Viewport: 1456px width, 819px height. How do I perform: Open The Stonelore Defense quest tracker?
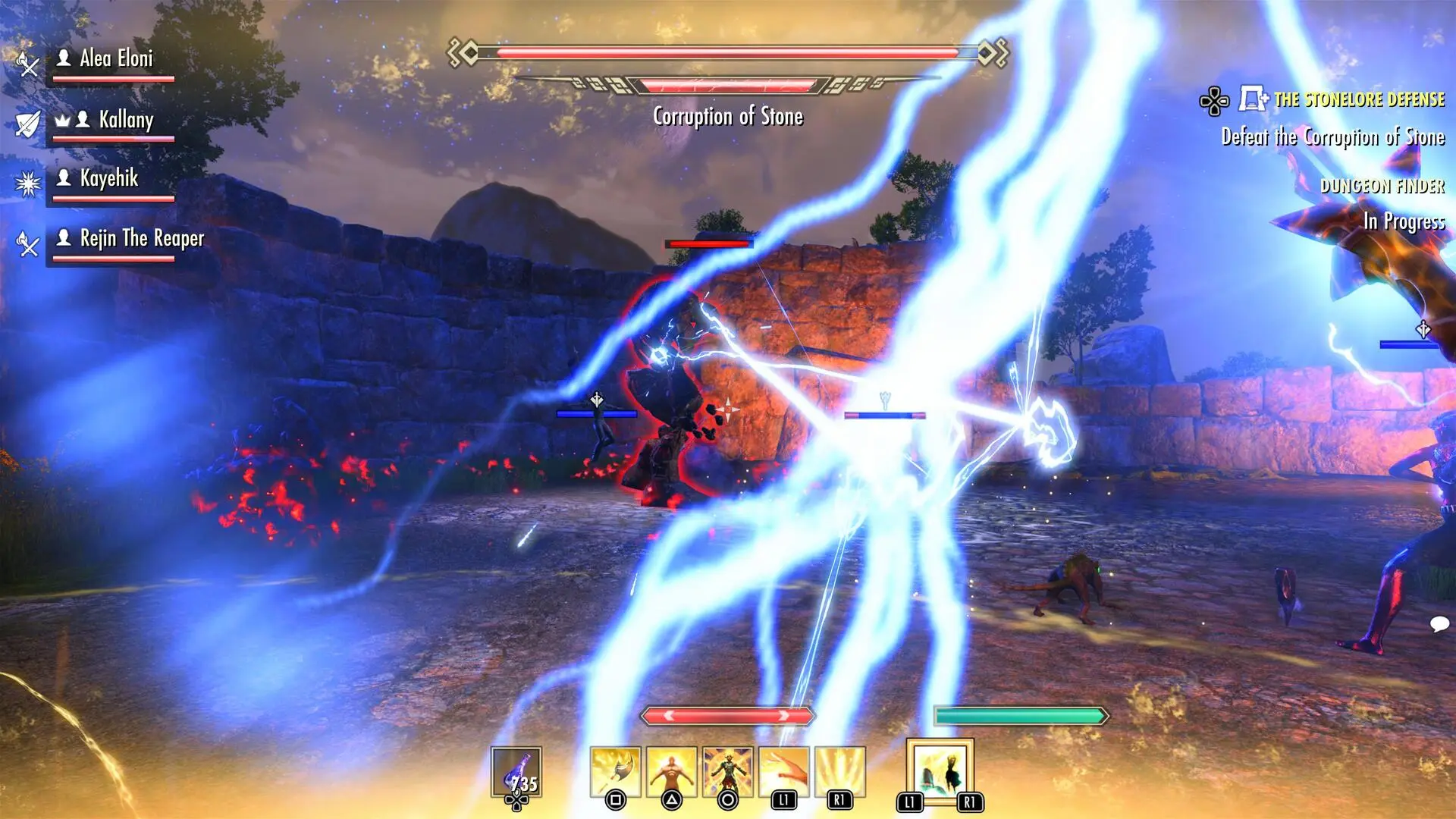point(1358,99)
